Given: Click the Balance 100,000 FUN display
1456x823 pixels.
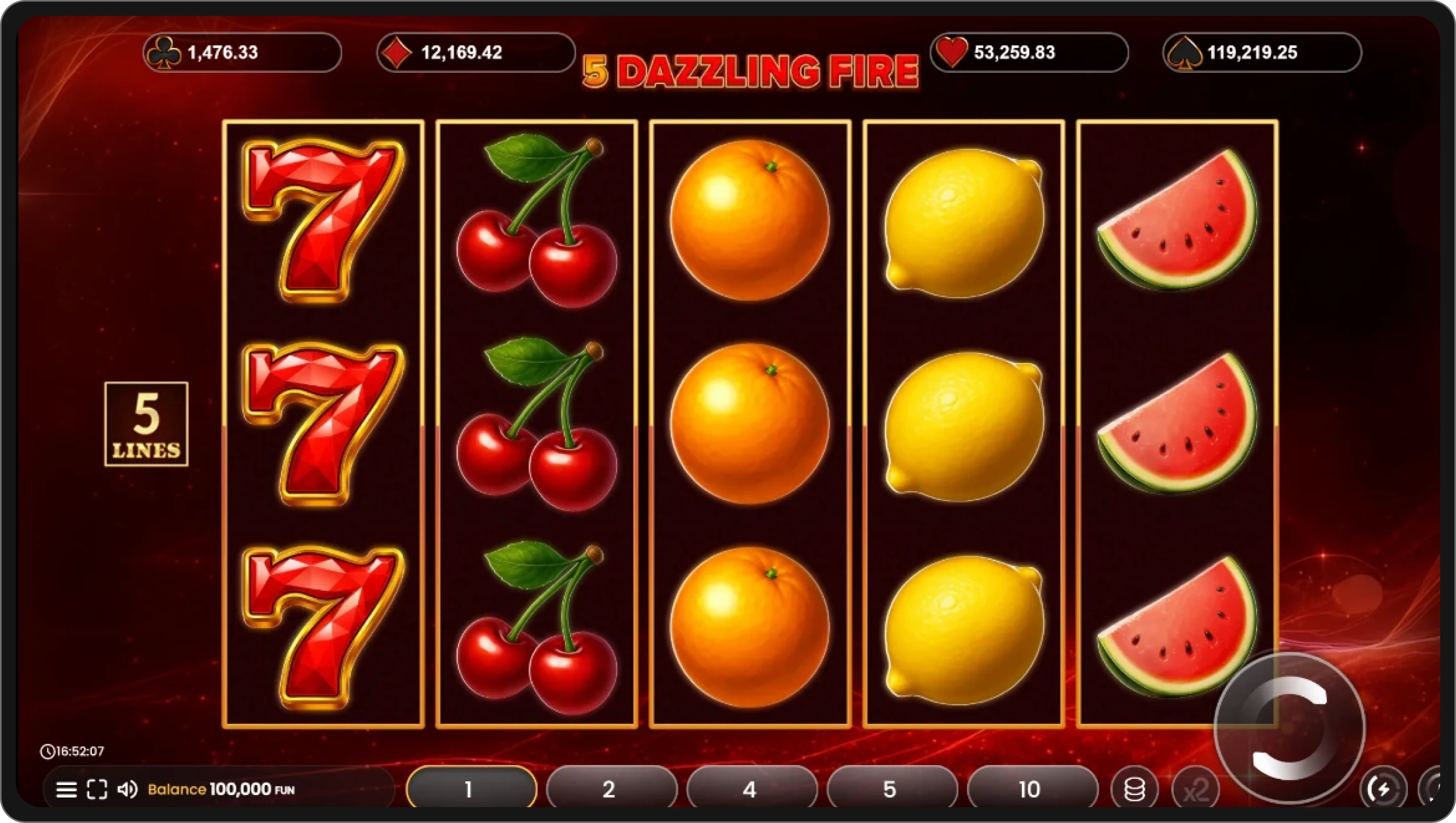Looking at the screenshot, I should coord(215,789).
